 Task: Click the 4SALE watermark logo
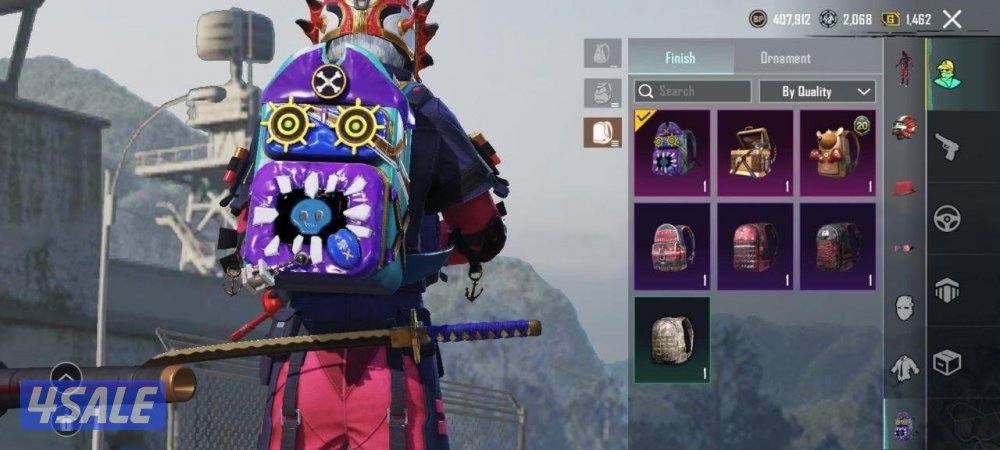(93, 406)
